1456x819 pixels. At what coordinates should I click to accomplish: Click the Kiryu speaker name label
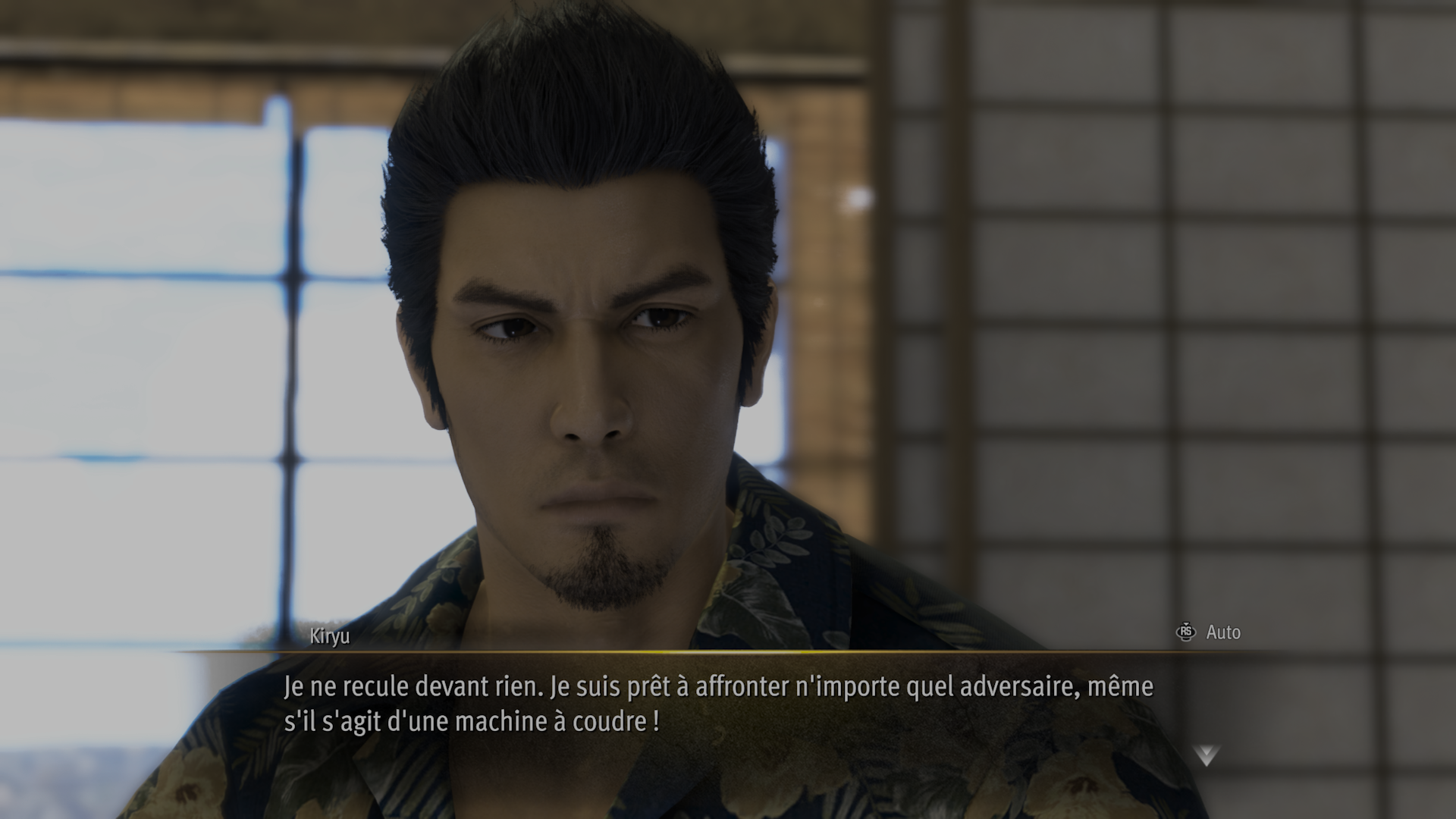[x=328, y=637]
